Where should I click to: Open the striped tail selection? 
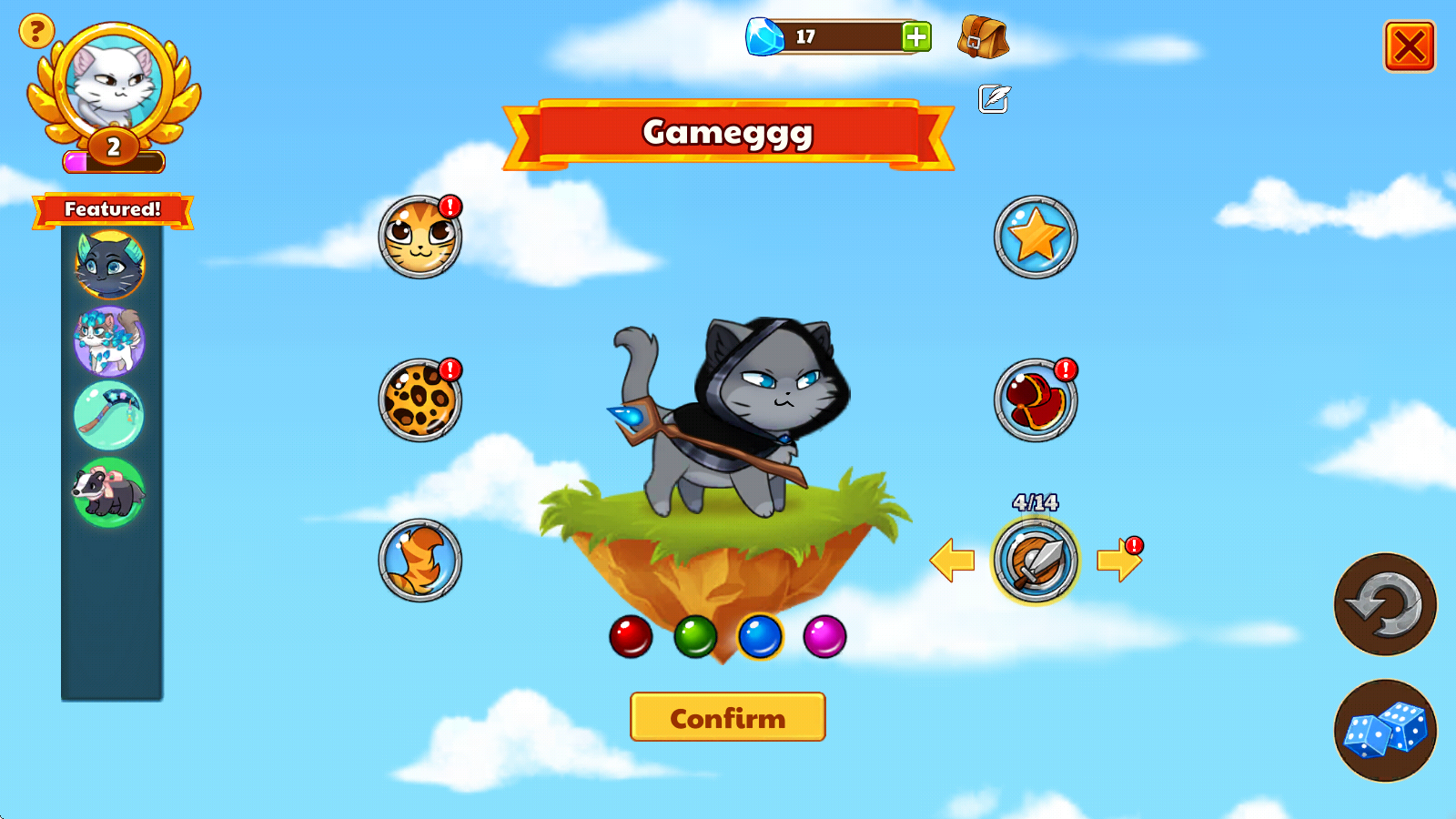[x=420, y=561]
